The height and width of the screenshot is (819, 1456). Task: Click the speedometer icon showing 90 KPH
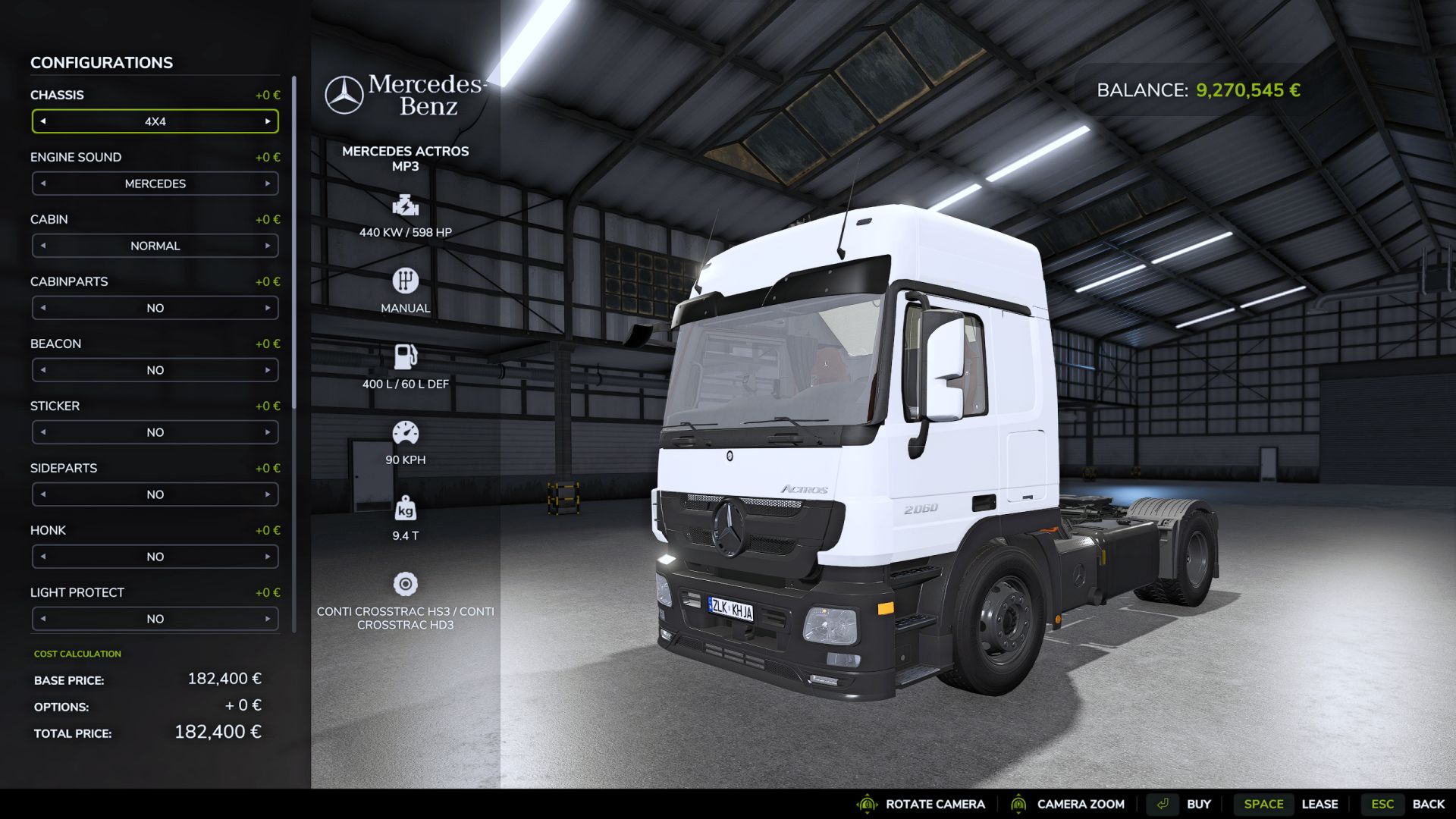(x=405, y=433)
